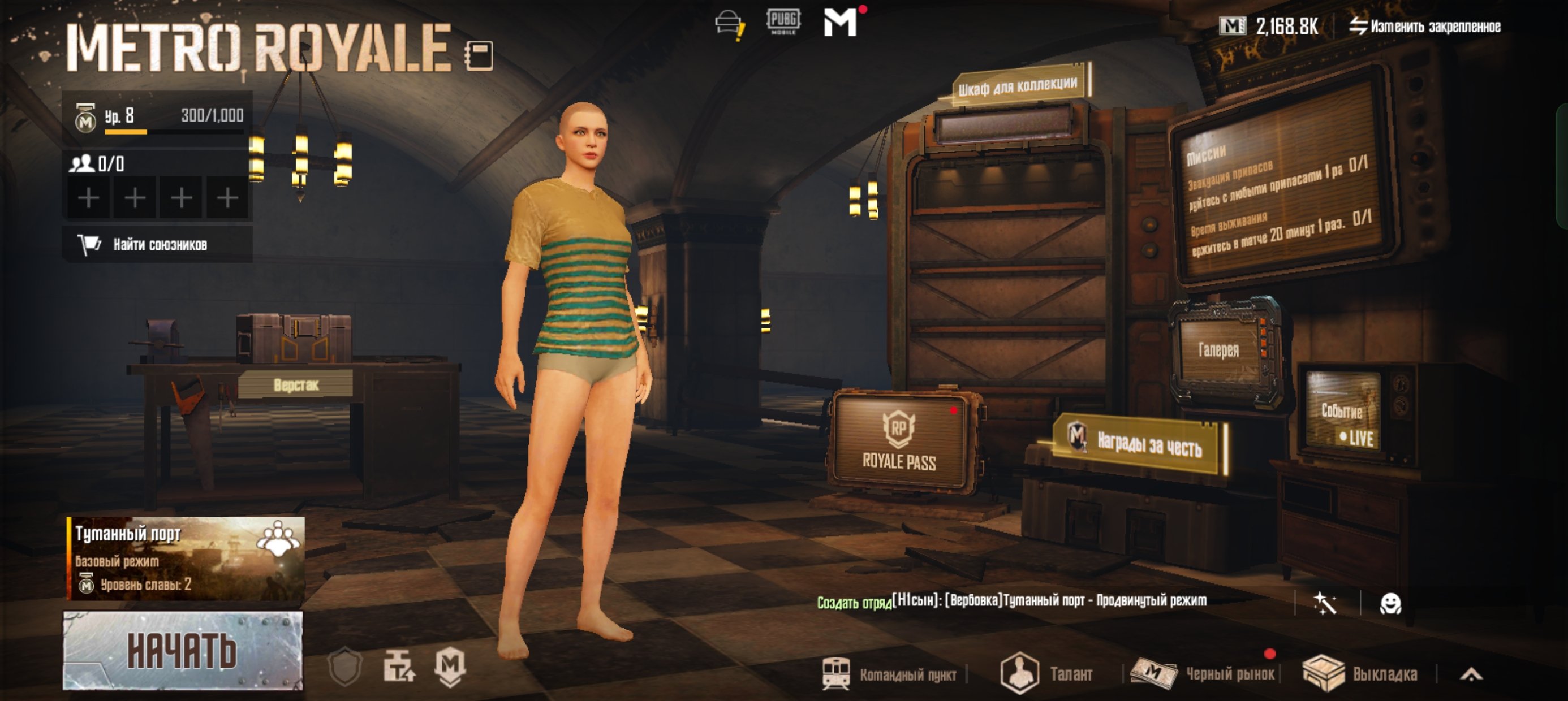The height and width of the screenshot is (701, 1568).
Task: Open the Выкладка loadout menu
Action: point(1361,674)
